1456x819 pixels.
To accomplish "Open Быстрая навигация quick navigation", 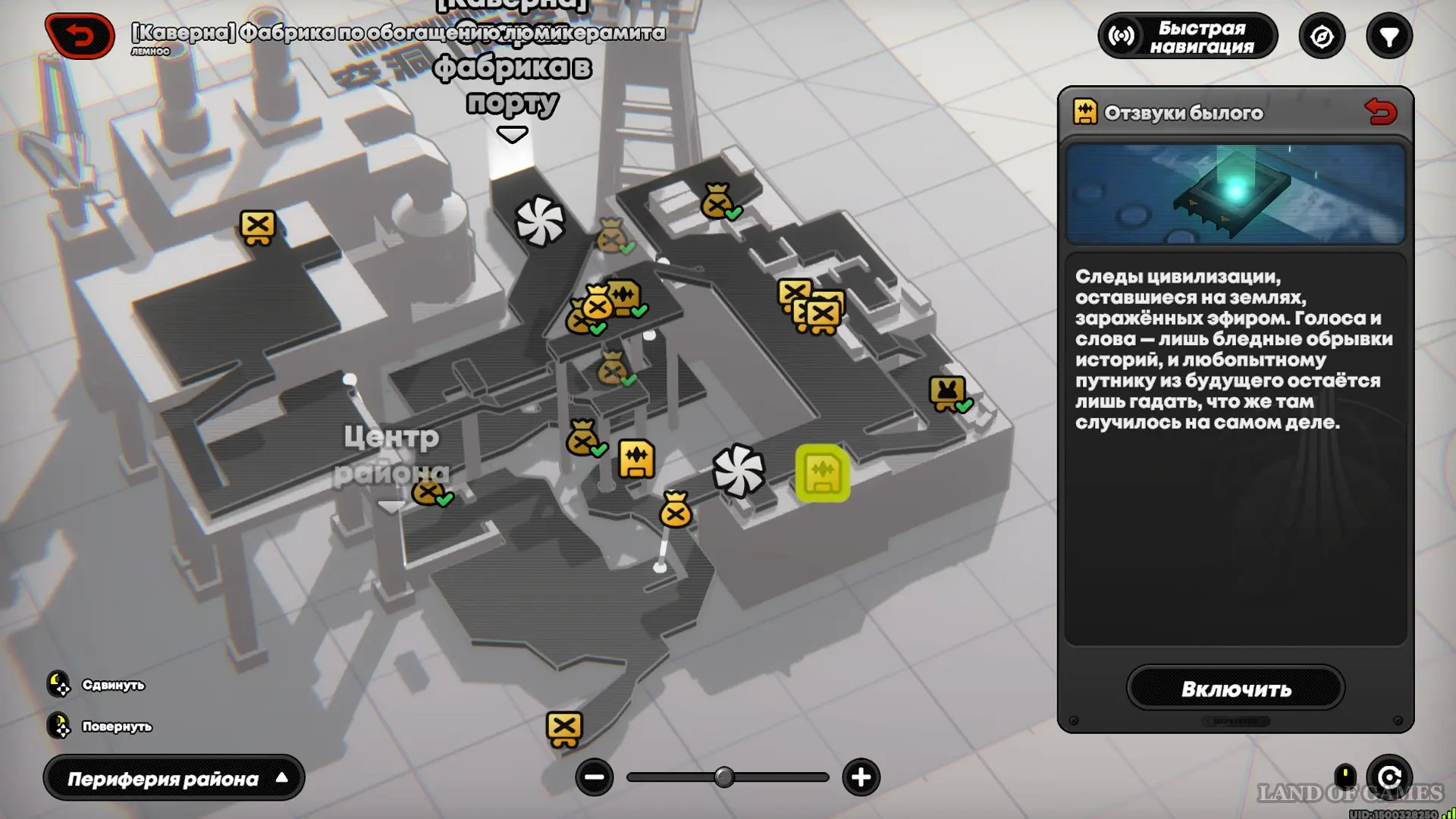I will (x=1188, y=36).
